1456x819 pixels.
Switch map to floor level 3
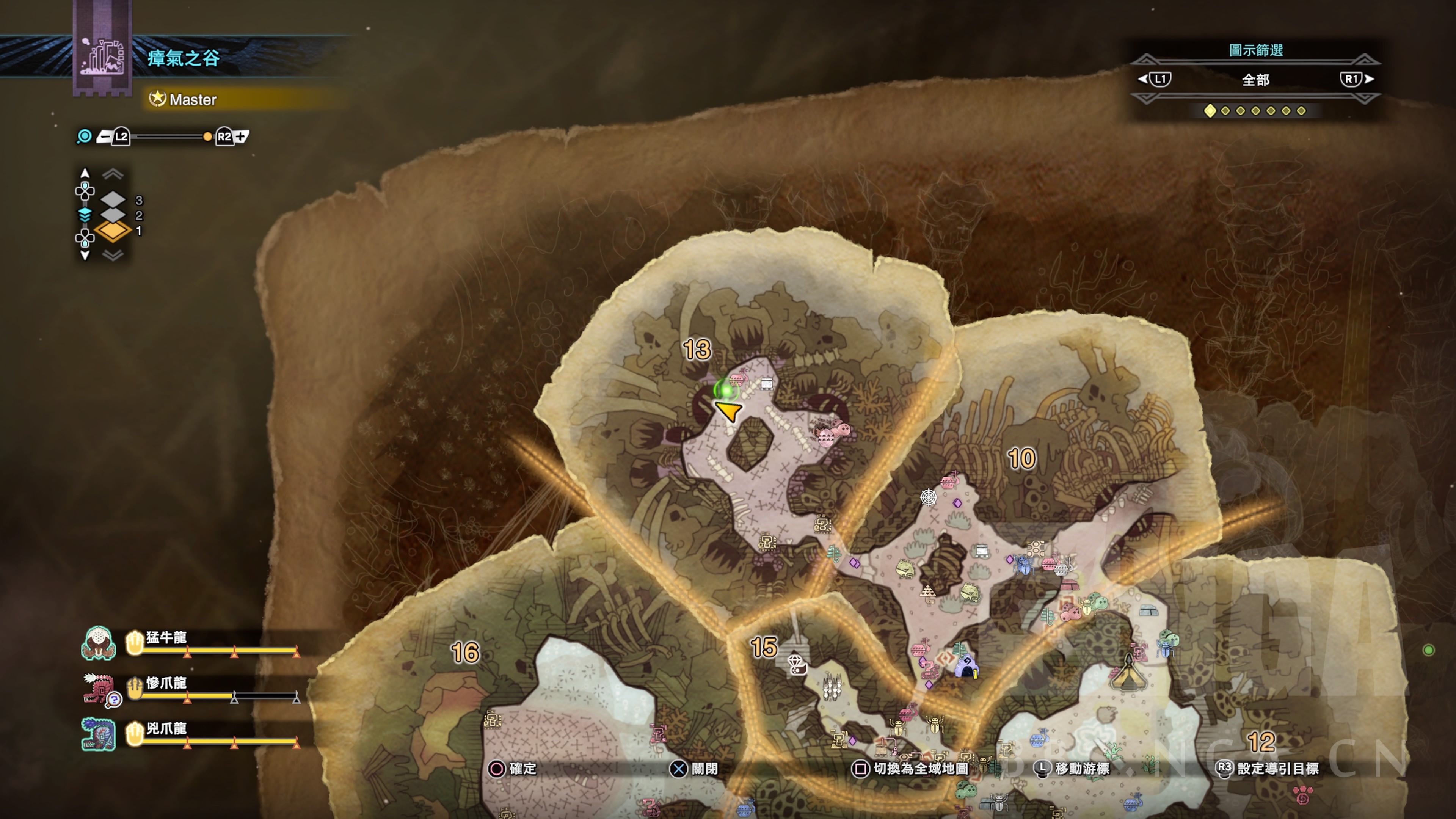point(114,199)
